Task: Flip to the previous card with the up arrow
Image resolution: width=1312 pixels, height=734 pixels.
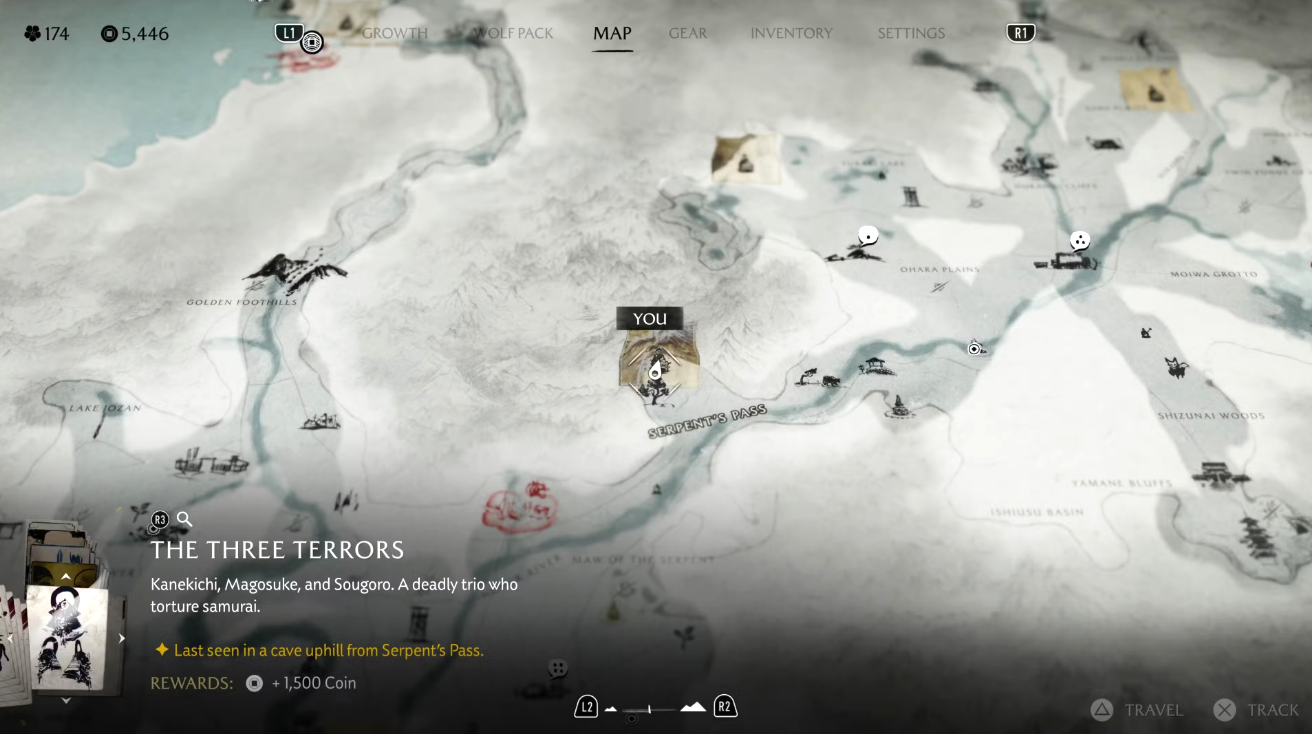Action: point(66,577)
